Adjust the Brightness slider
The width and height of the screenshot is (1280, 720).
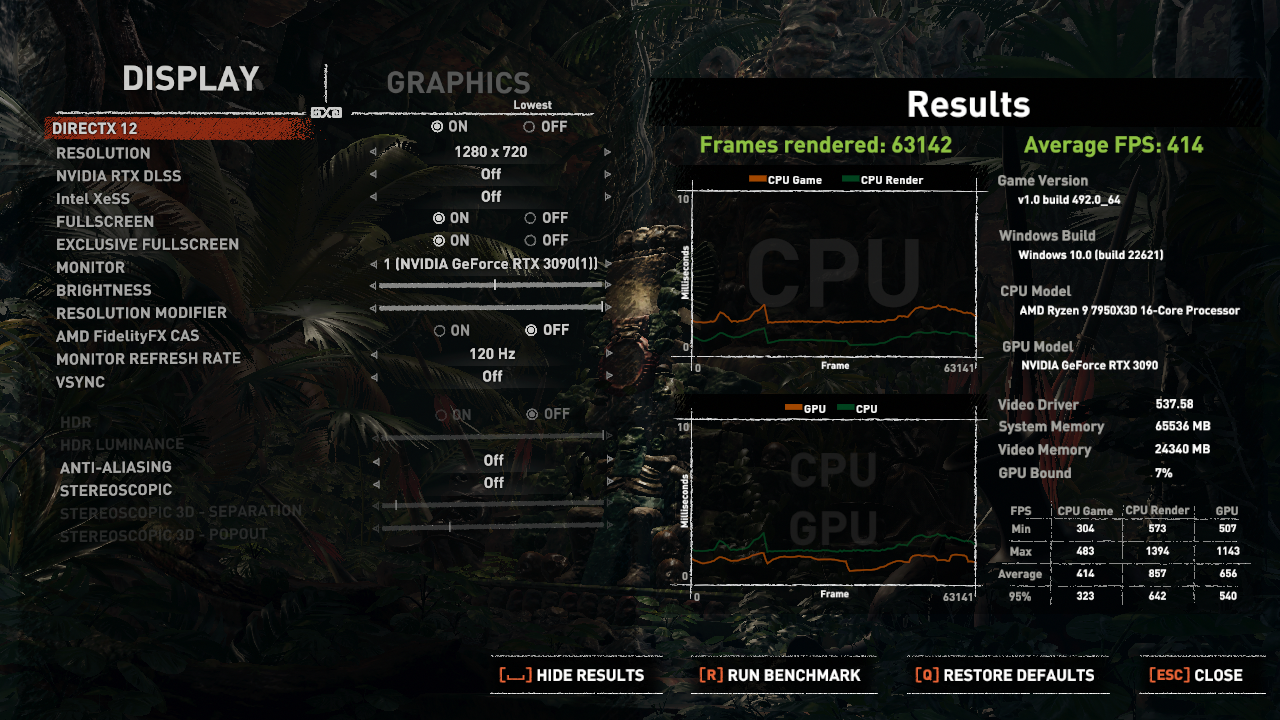[x=495, y=285]
